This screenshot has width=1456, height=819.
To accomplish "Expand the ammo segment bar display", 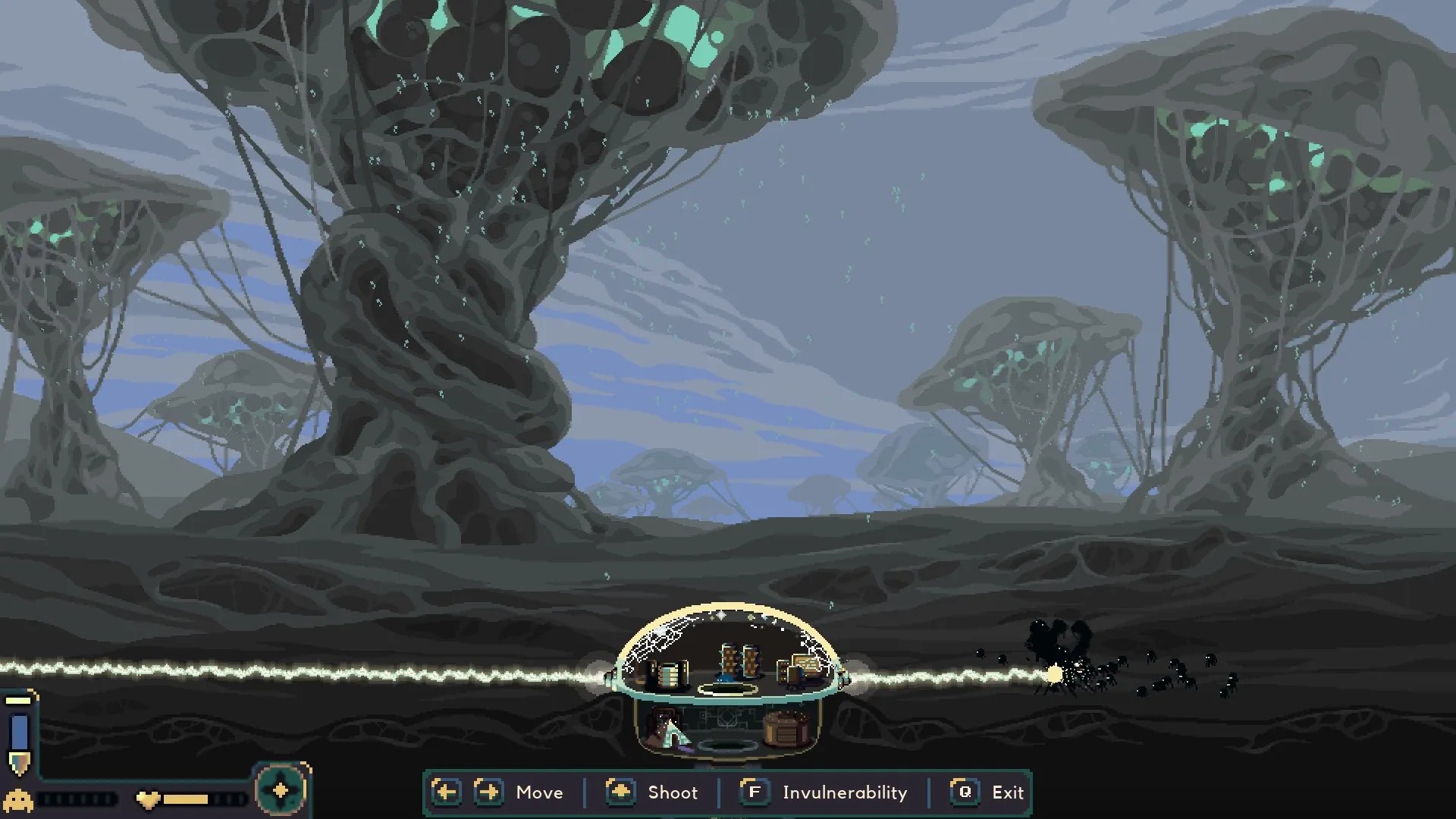I will 74,799.
